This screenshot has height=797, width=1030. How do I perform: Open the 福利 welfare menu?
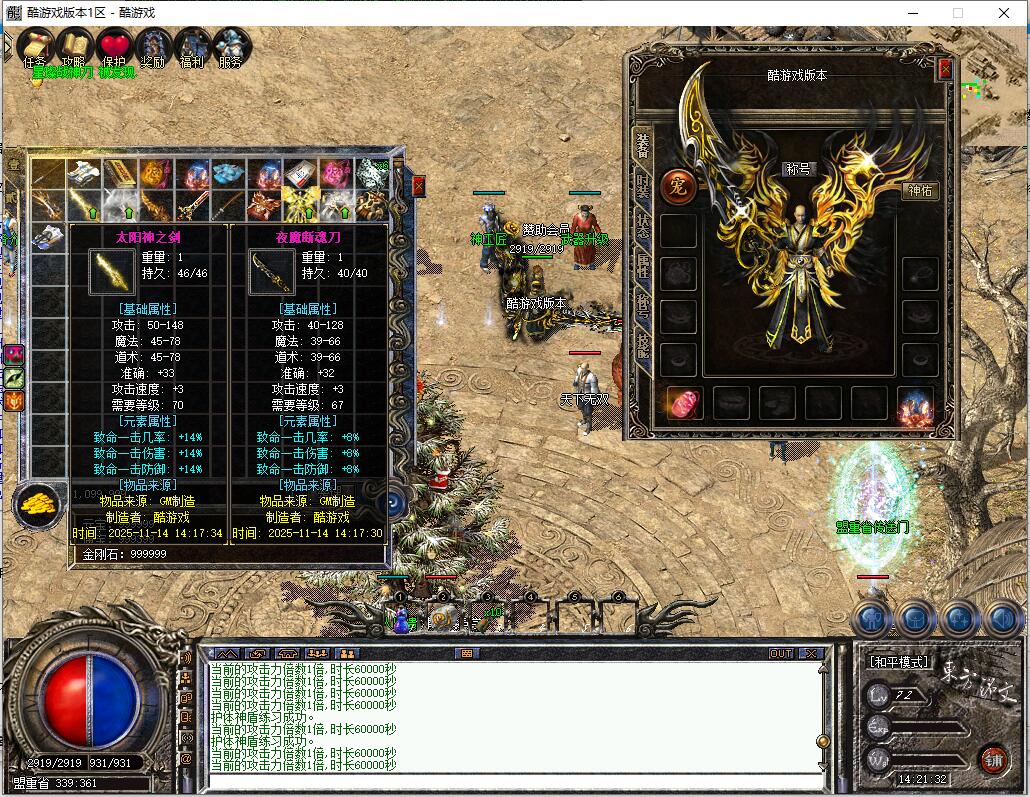pos(192,47)
